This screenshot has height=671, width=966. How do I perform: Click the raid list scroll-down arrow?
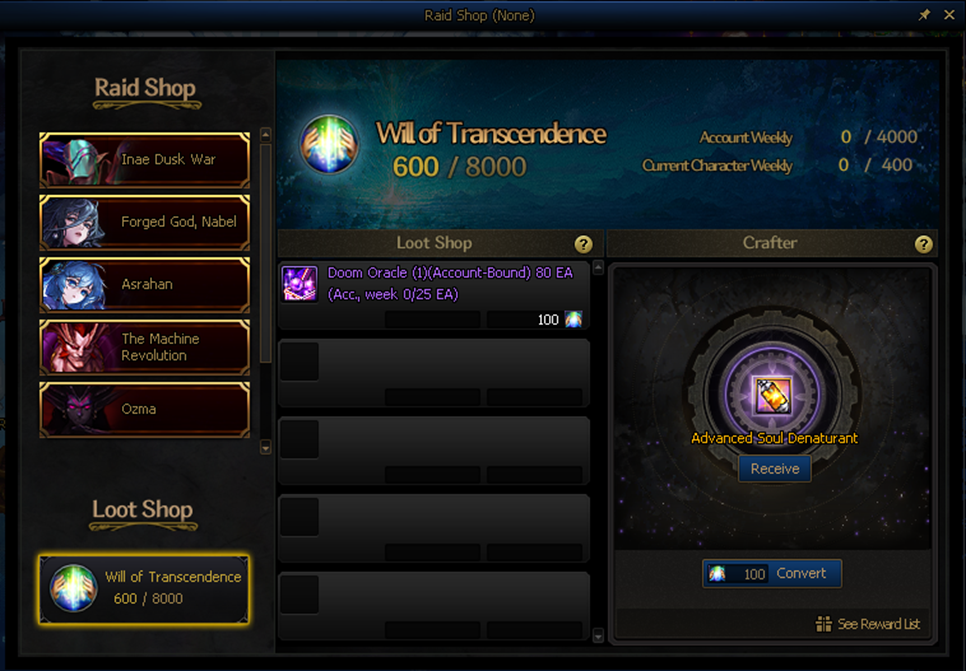tap(265, 449)
